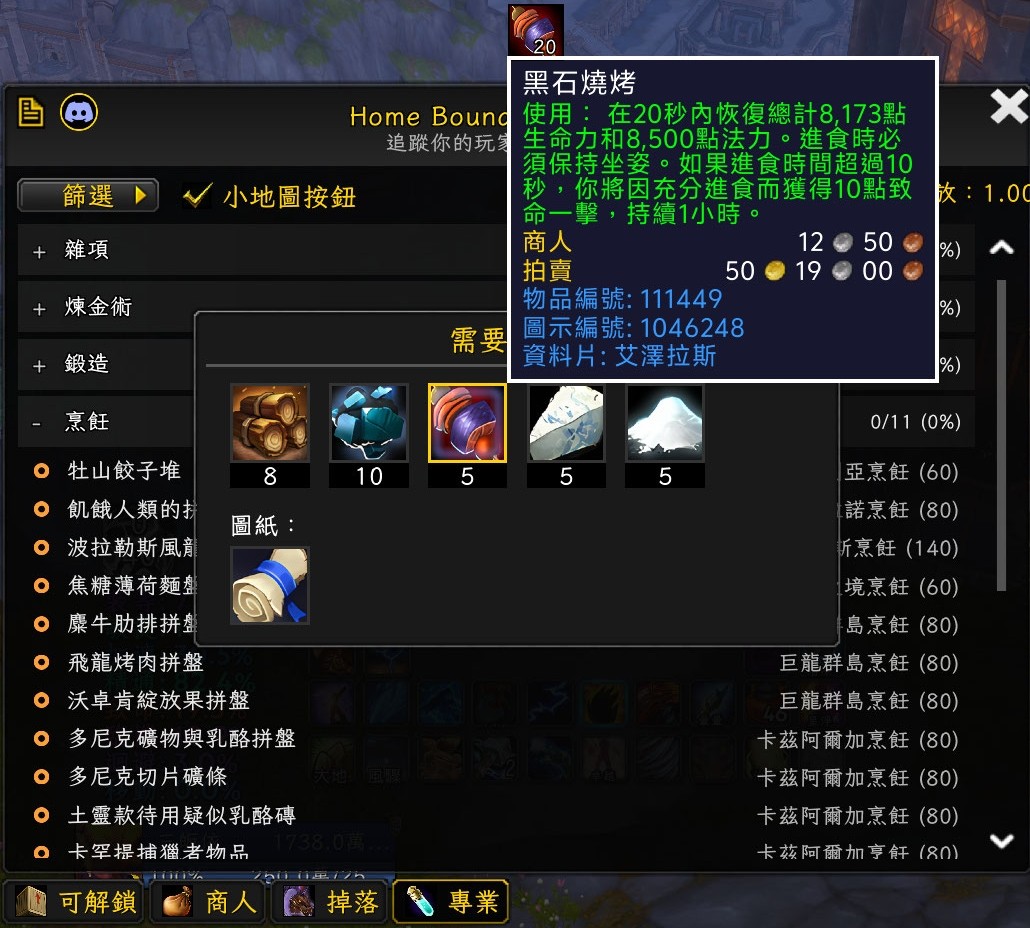This screenshot has width=1030, height=928.
Task: Open the yellow document notes icon
Action: pyautogui.click(x=31, y=112)
